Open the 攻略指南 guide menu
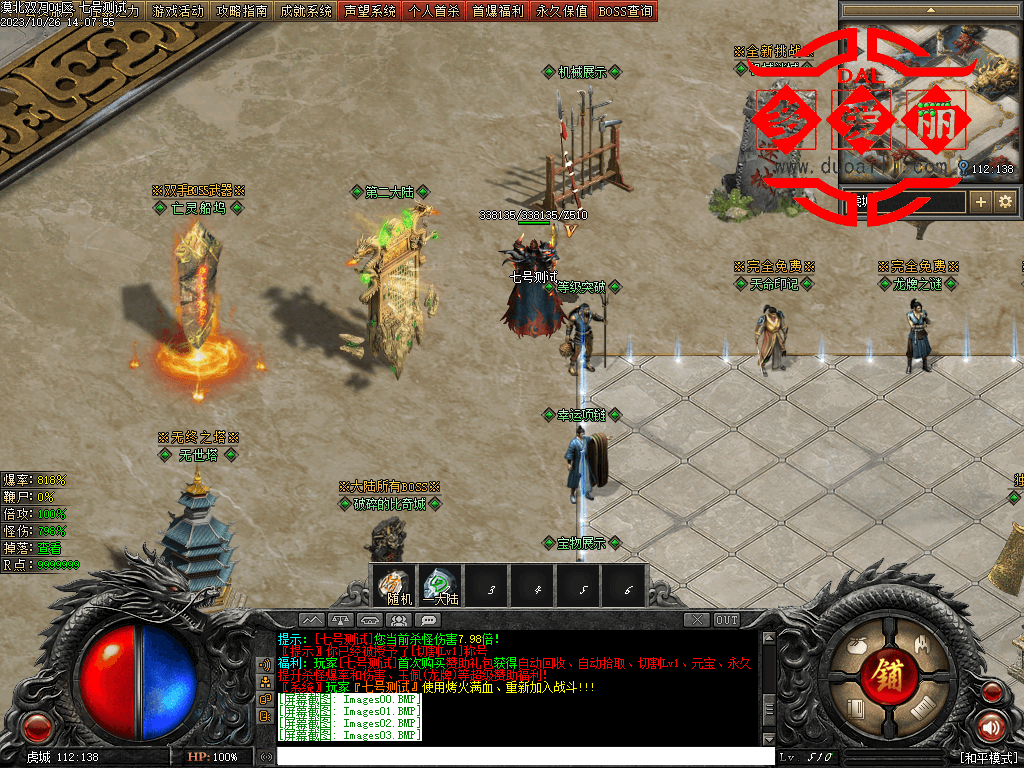The image size is (1024, 768). (242, 12)
